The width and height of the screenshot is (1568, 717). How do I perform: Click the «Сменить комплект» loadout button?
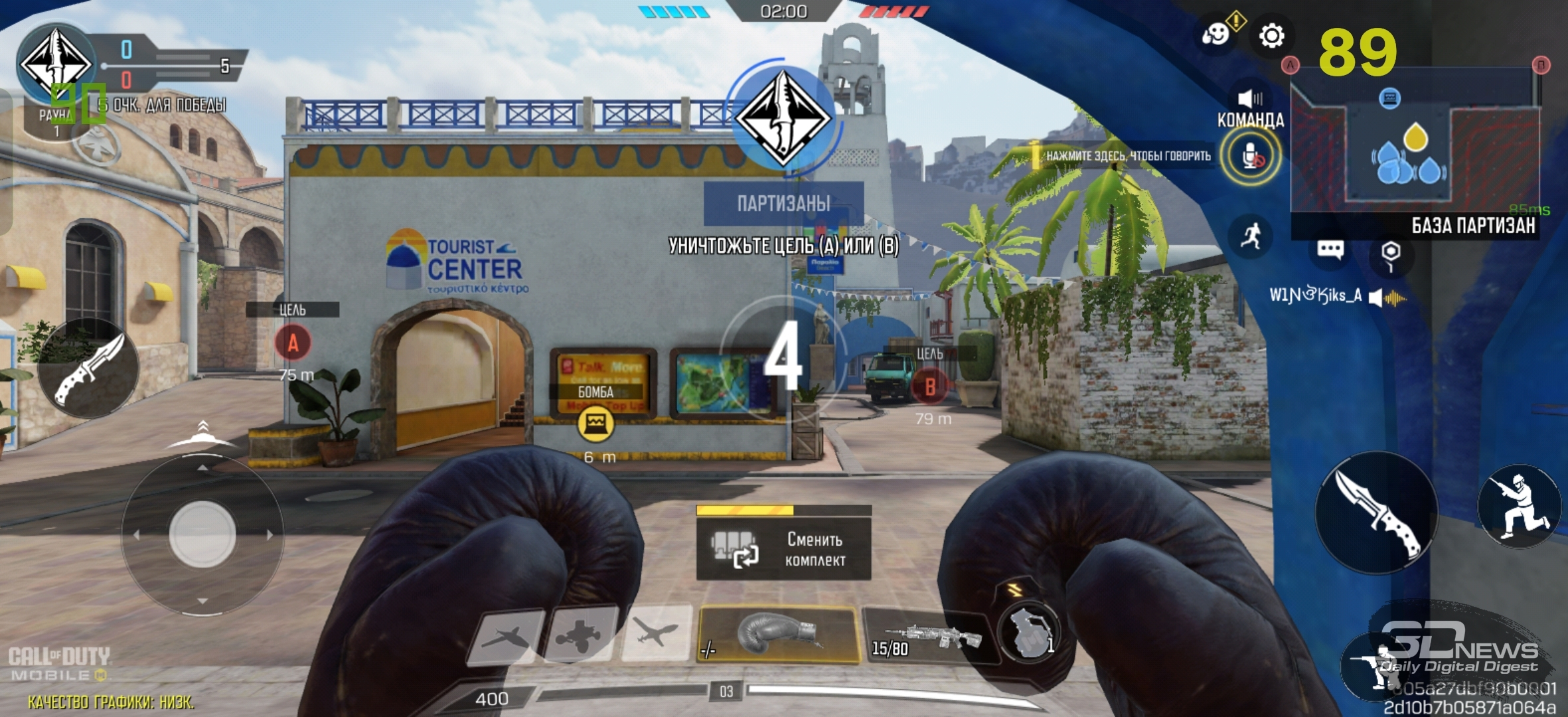(x=783, y=550)
